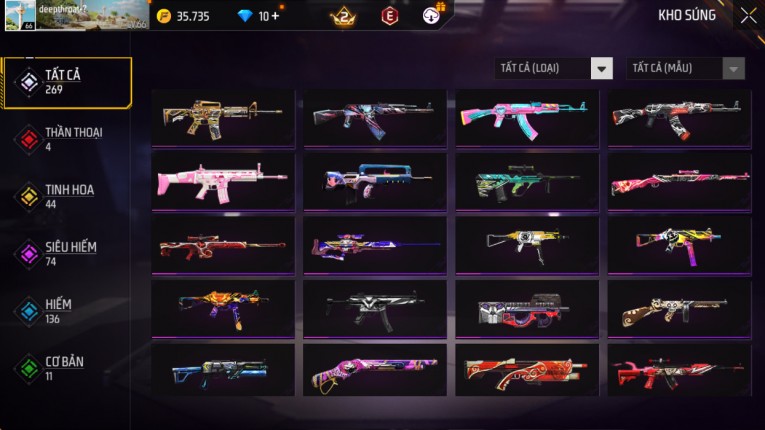Select the golden M4A1 skin tile
The image size is (765, 430).
[223, 116]
